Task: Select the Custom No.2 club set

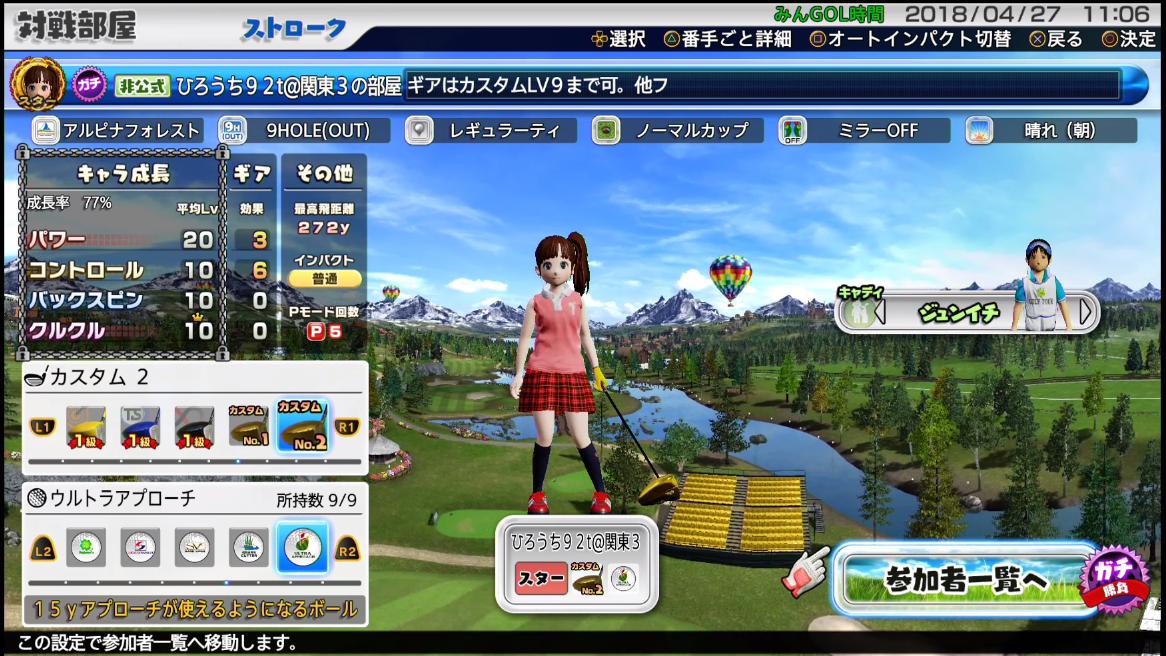Action: 301,427
